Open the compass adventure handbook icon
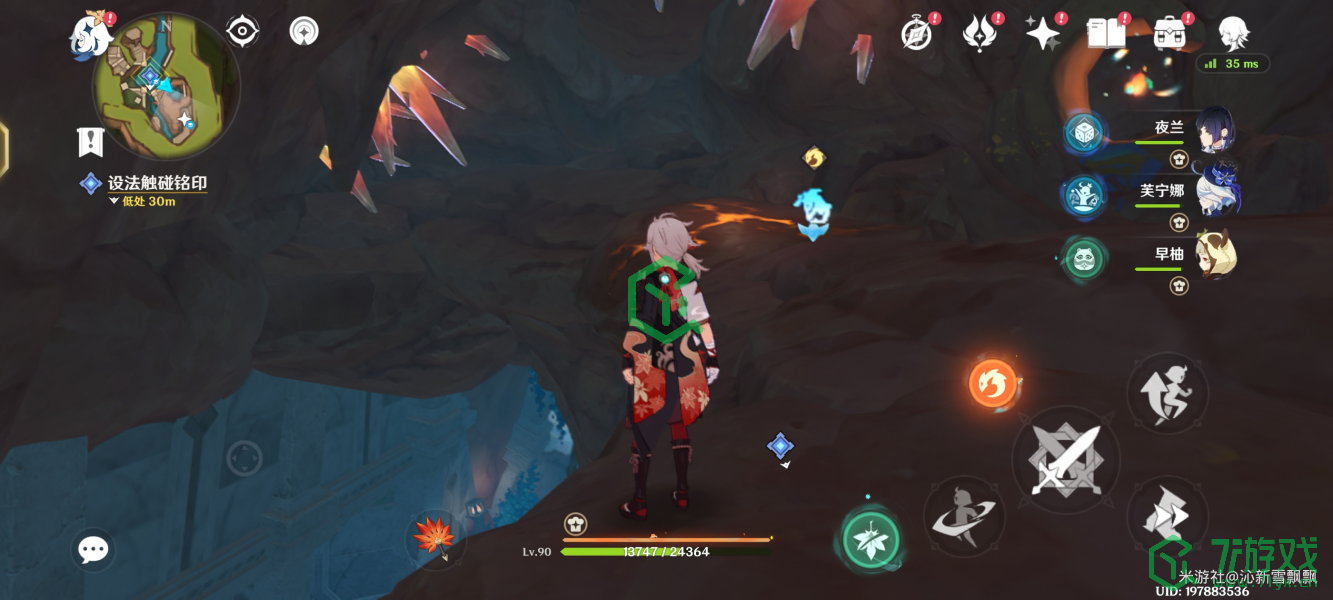The height and width of the screenshot is (600, 1333). pos(916,34)
